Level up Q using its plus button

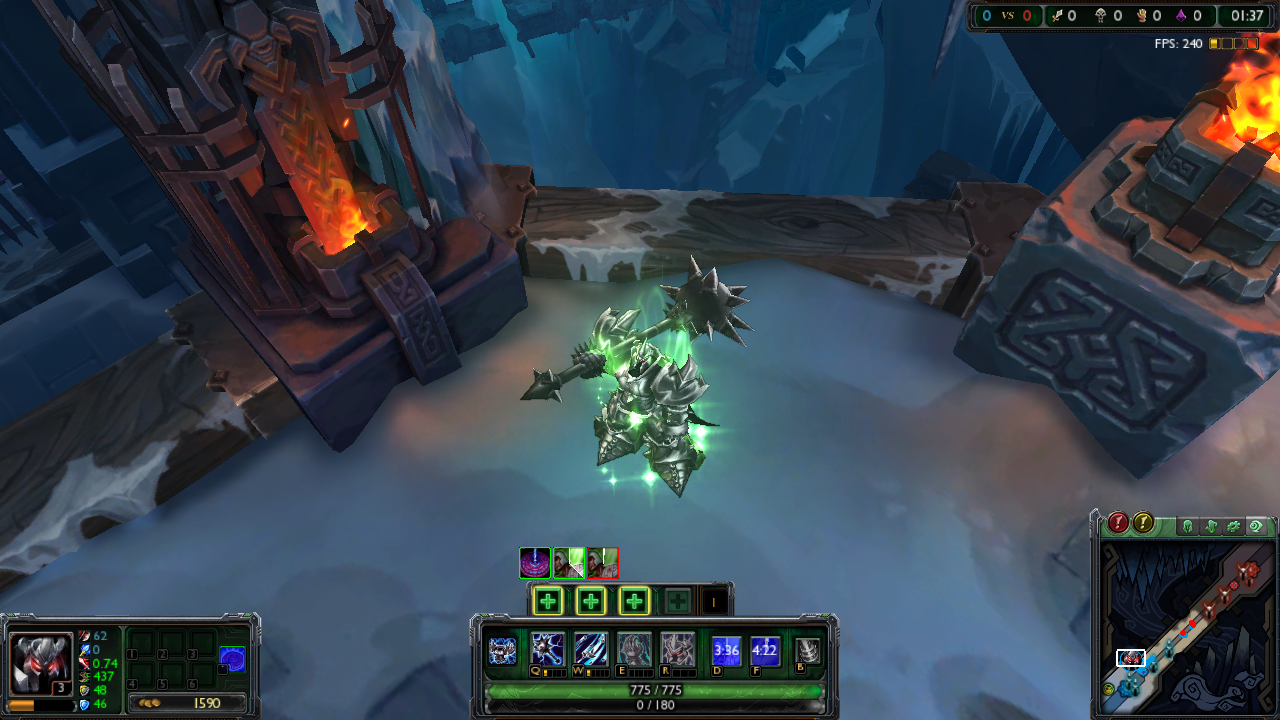click(547, 600)
